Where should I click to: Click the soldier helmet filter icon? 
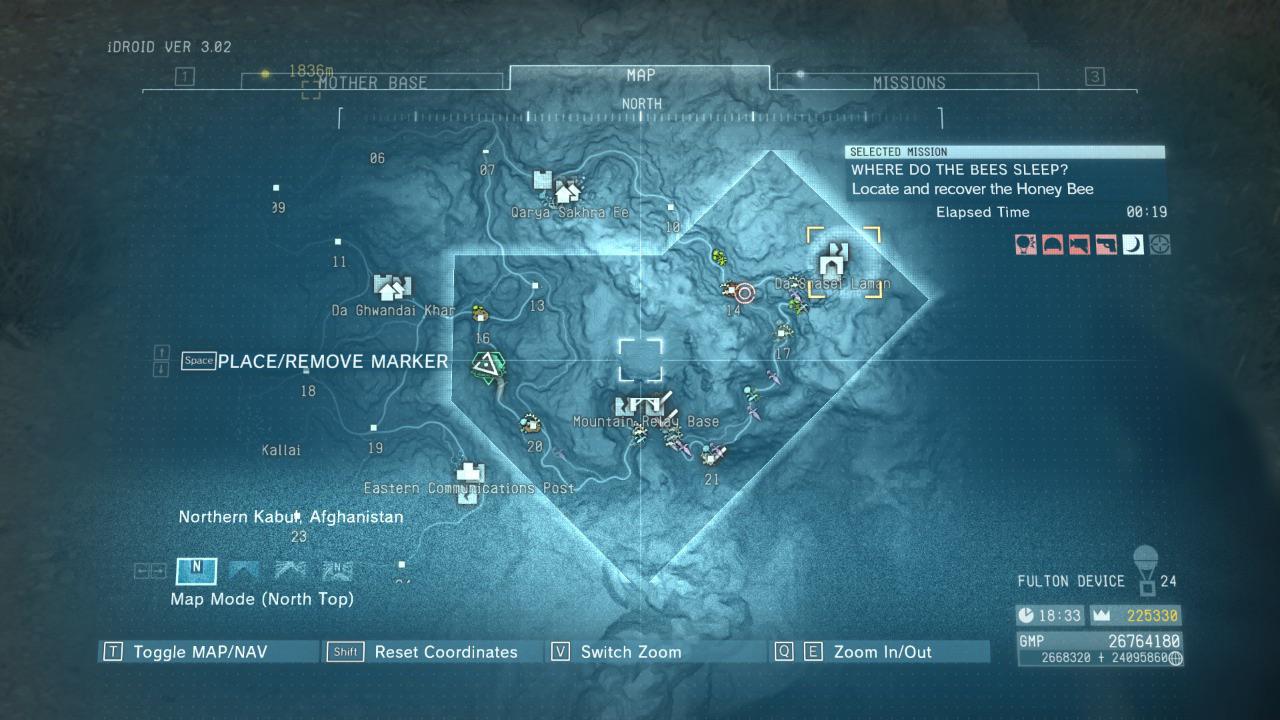point(1052,245)
